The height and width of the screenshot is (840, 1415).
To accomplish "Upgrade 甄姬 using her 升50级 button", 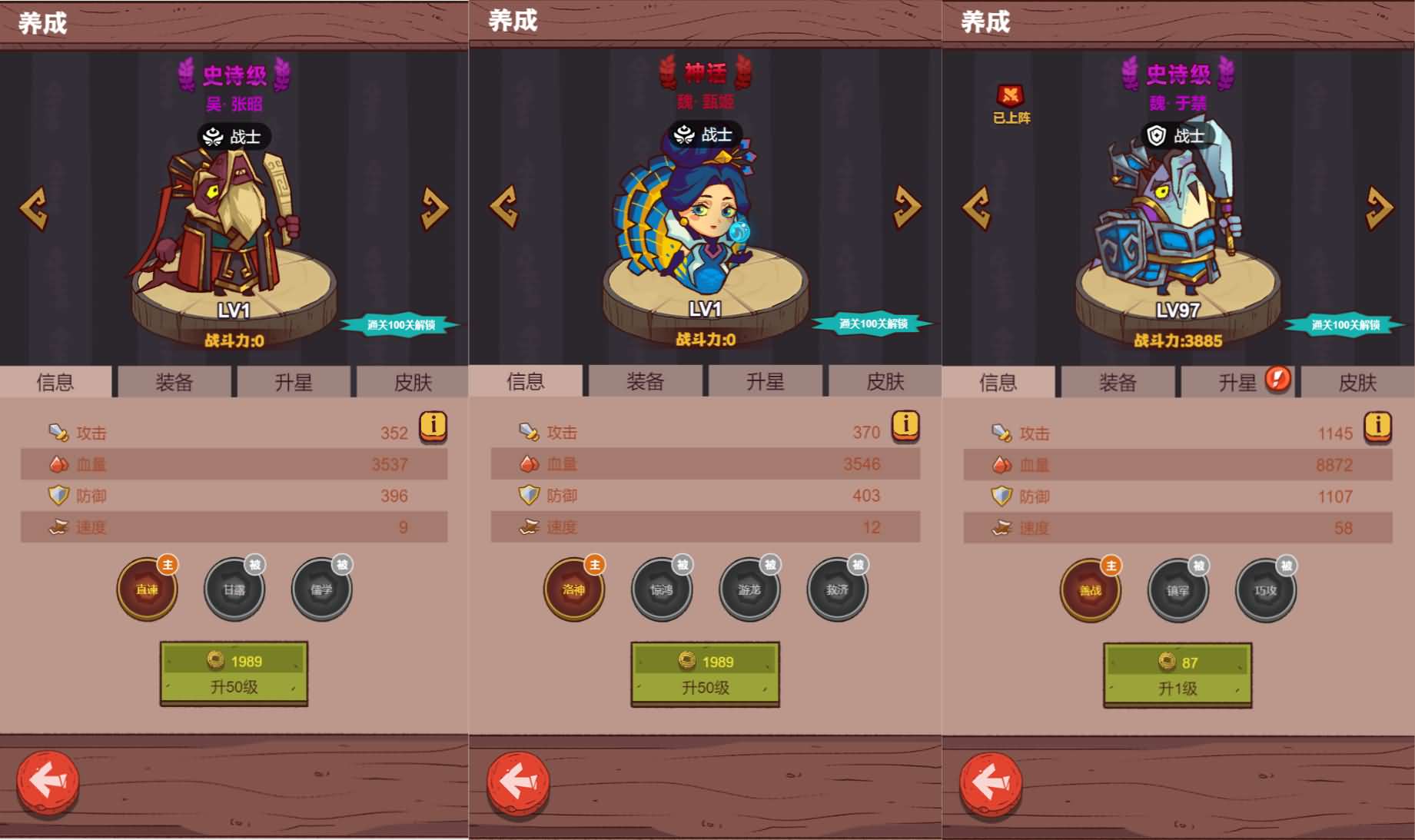I will tap(705, 674).
